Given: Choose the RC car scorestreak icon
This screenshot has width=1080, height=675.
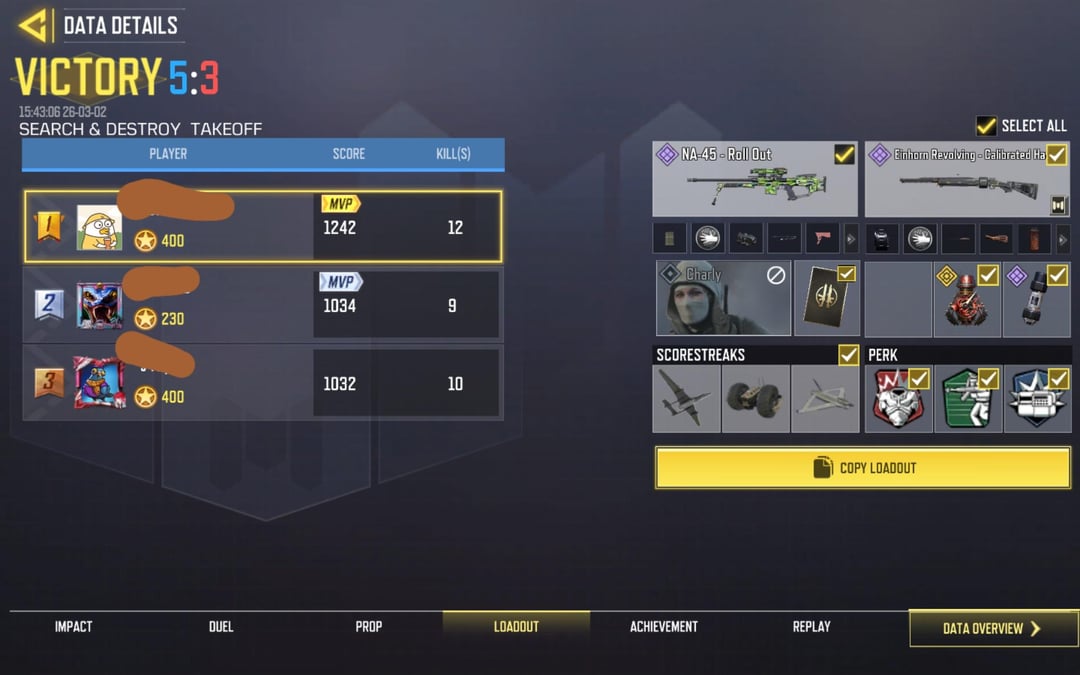Looking at the screenshot, I should [x=755, y=398].
